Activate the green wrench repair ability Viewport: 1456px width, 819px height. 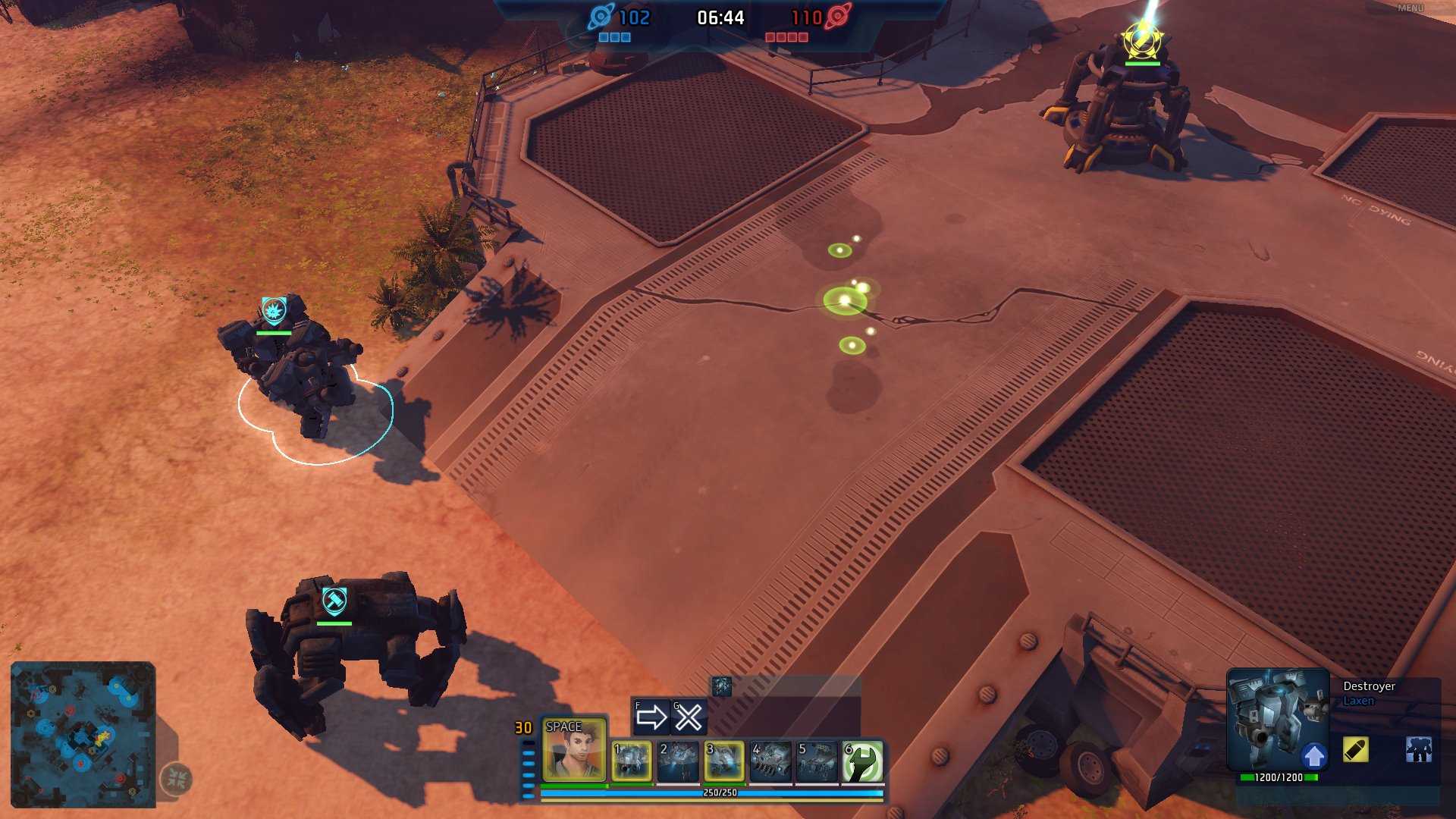[x=863, y=761]
